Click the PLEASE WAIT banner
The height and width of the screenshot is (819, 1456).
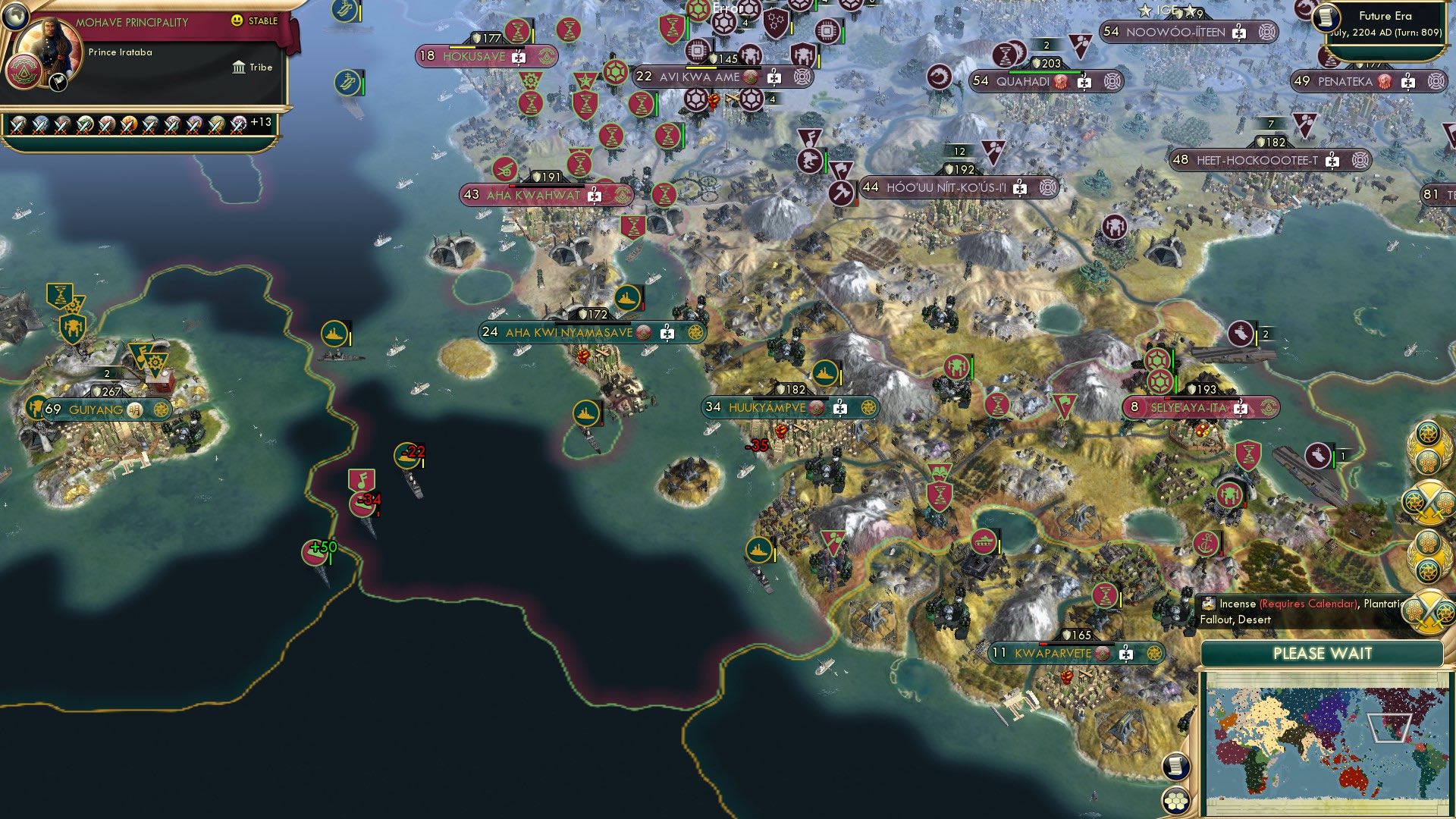(1323, 652)
